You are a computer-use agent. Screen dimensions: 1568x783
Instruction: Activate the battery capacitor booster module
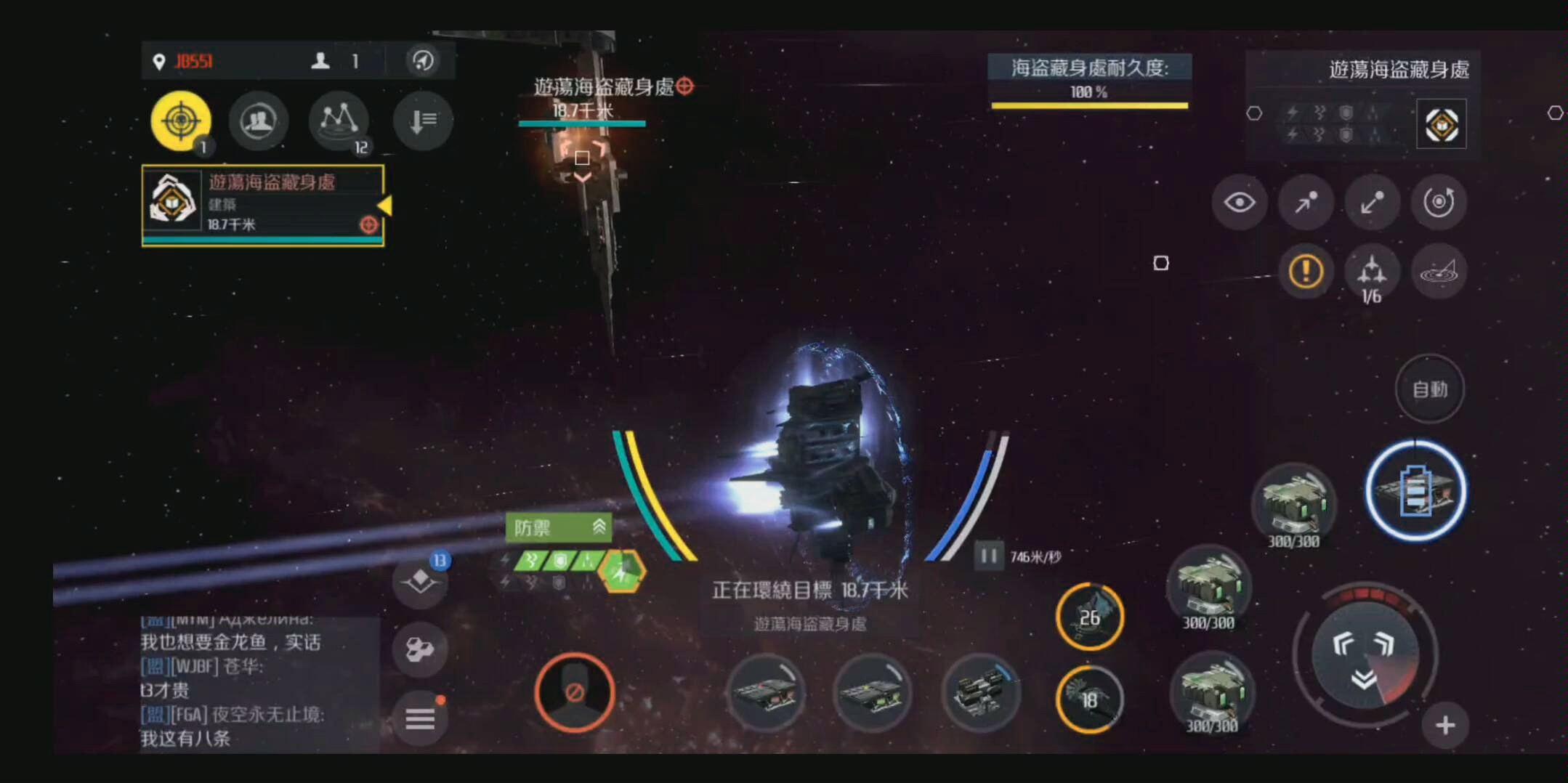point(1415,491)
